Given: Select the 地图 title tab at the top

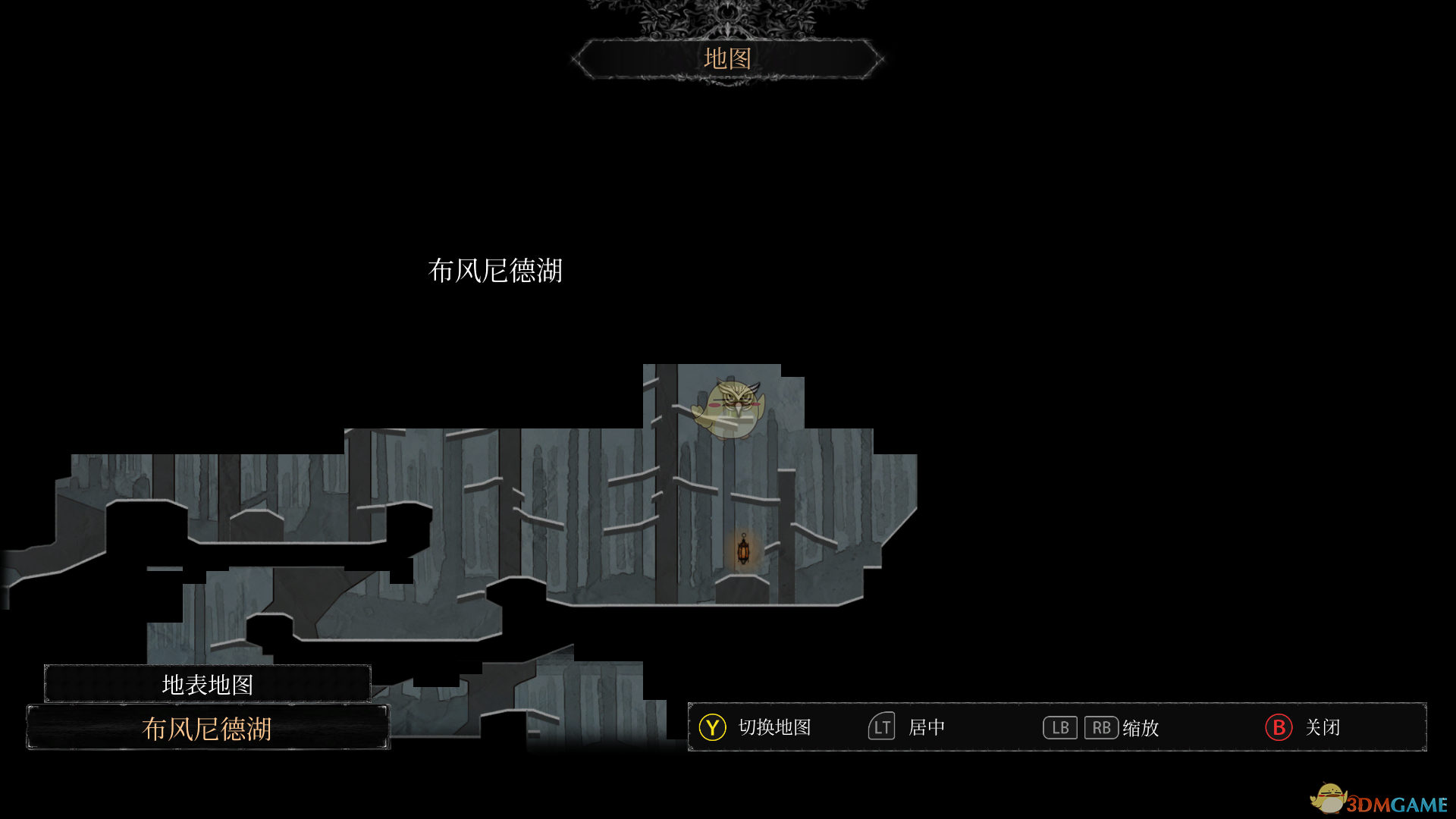Looking at the screenshot, I should (728, 59).
